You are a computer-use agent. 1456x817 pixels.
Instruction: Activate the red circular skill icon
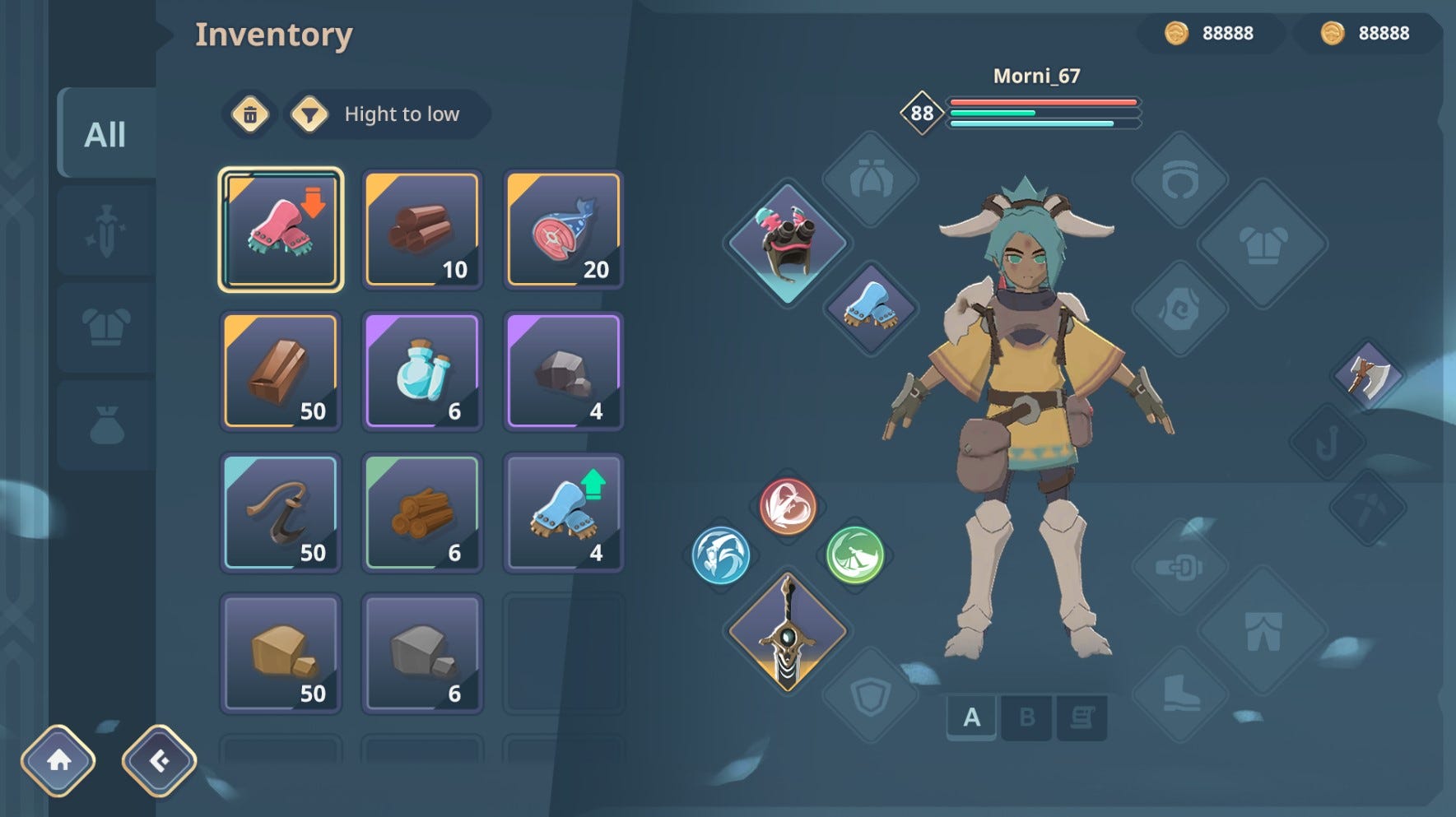pyautogui.click(x=788, y=506)
